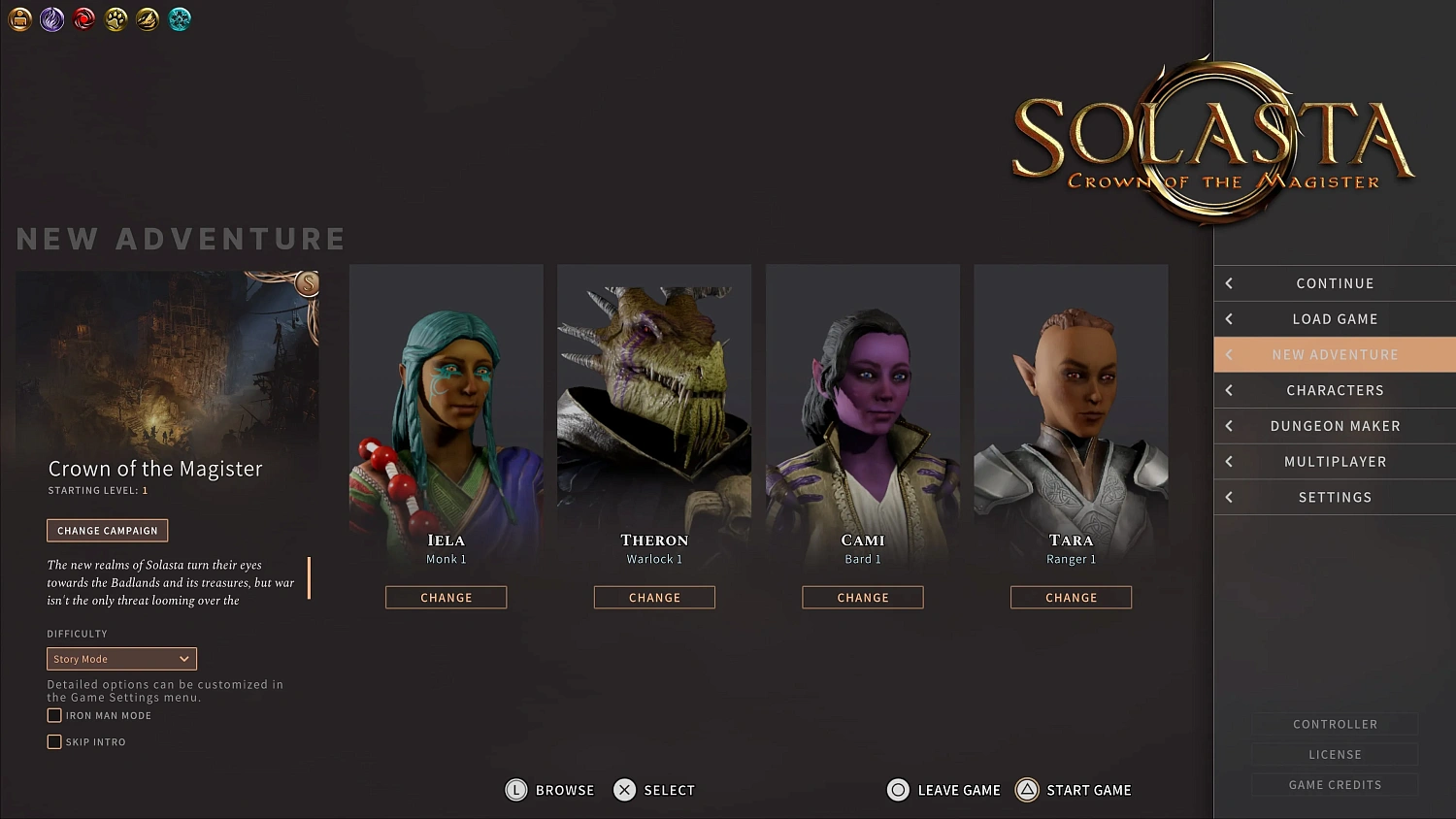Change the monk Iela's character
1456x819 pixels.
coord(446,597)
